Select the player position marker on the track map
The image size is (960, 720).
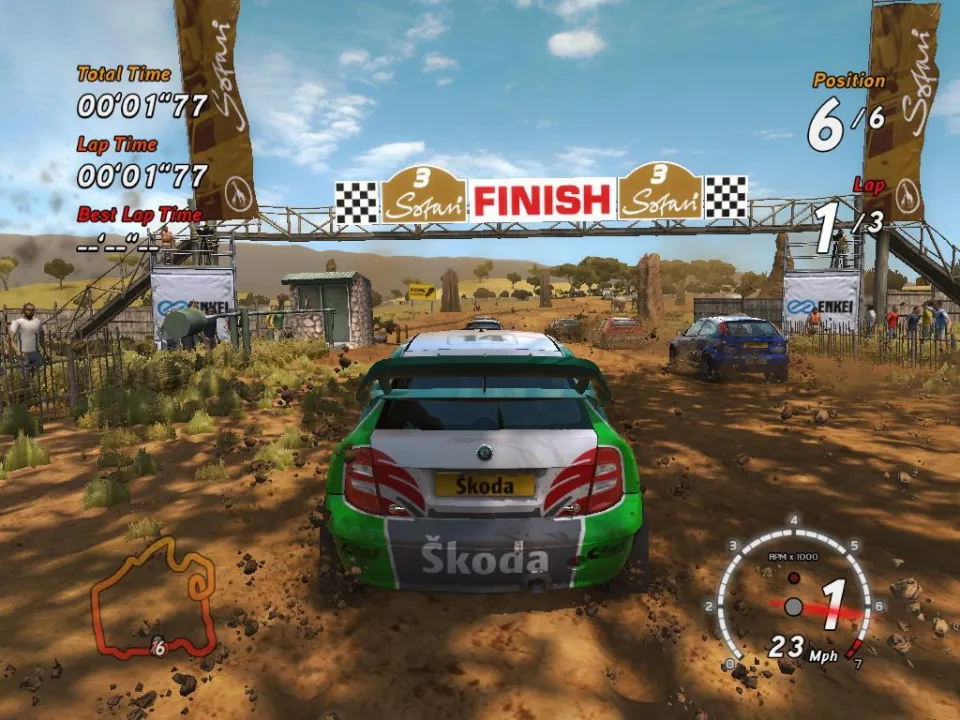tap(157, 648)
